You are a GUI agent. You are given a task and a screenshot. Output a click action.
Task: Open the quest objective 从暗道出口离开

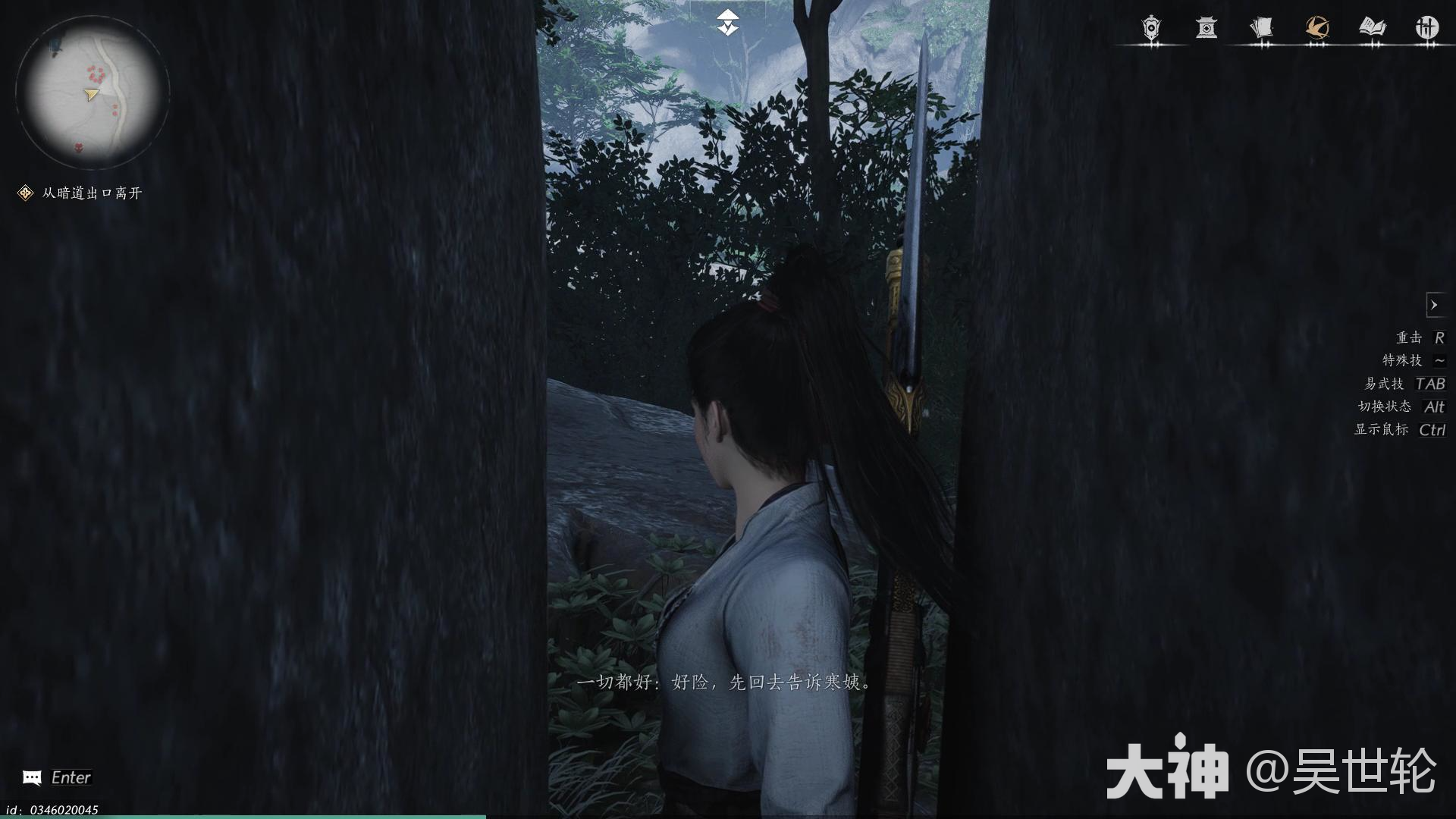click(89, 193)
